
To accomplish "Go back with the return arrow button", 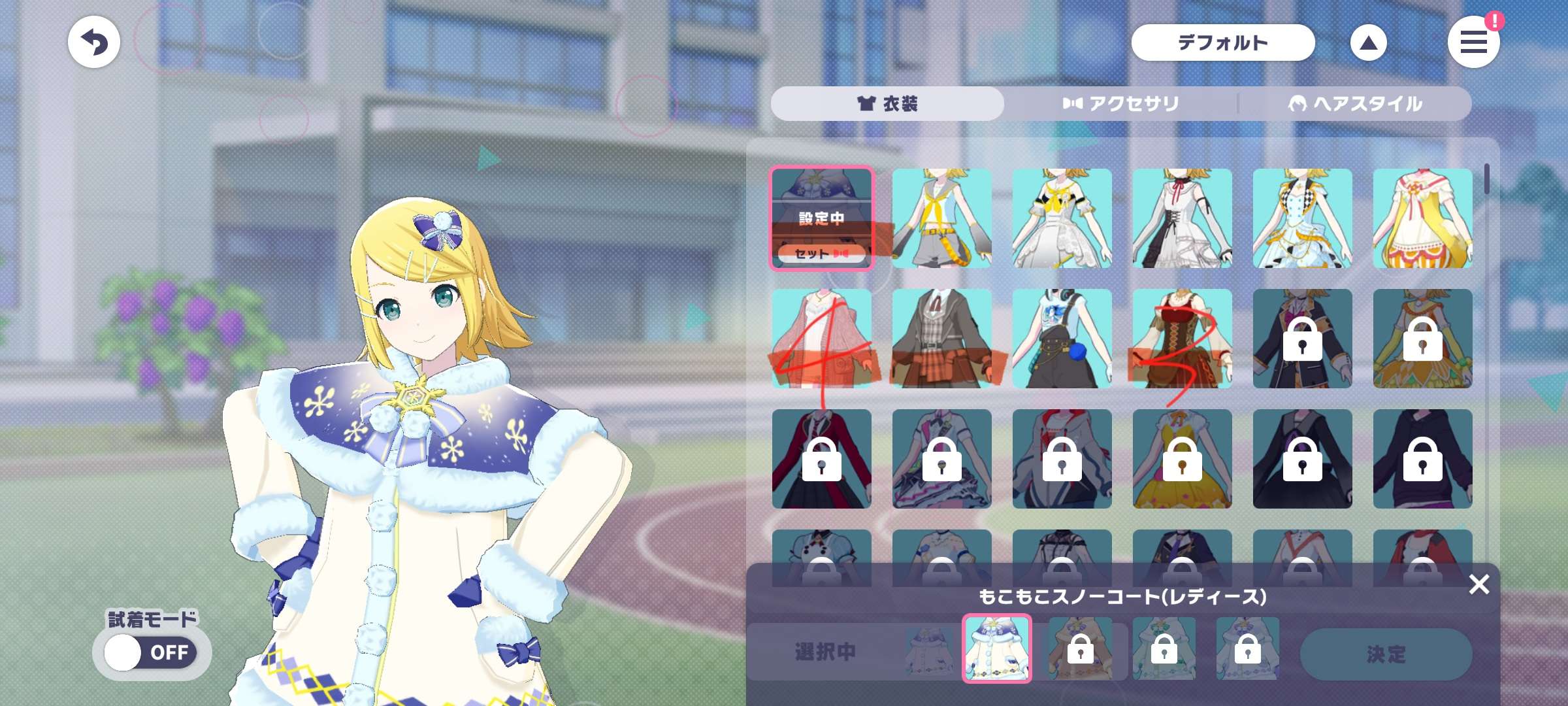I will point(94,42).
